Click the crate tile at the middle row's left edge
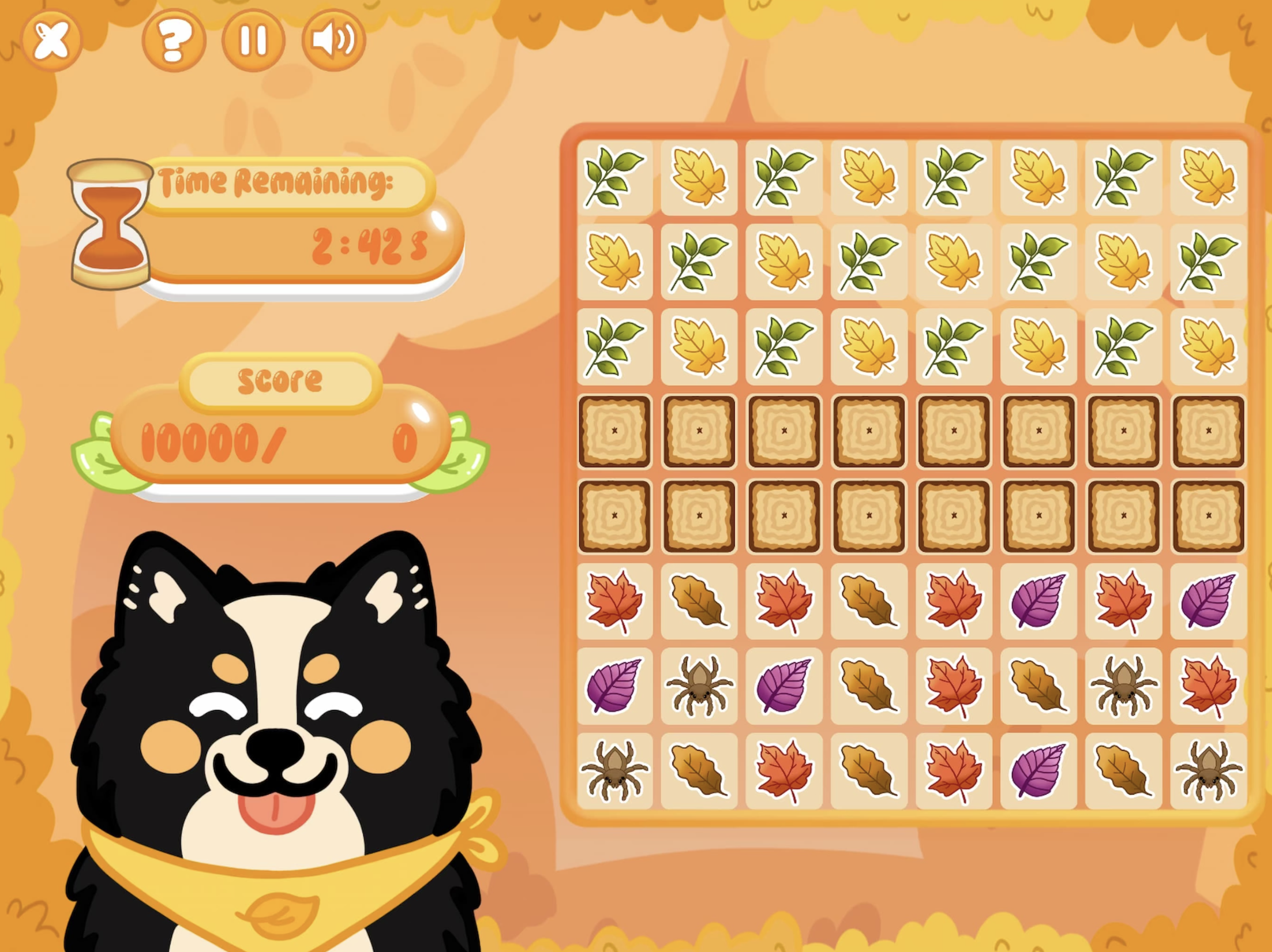The width and height of the screenshot is (1272, 952). pos(615,515)
